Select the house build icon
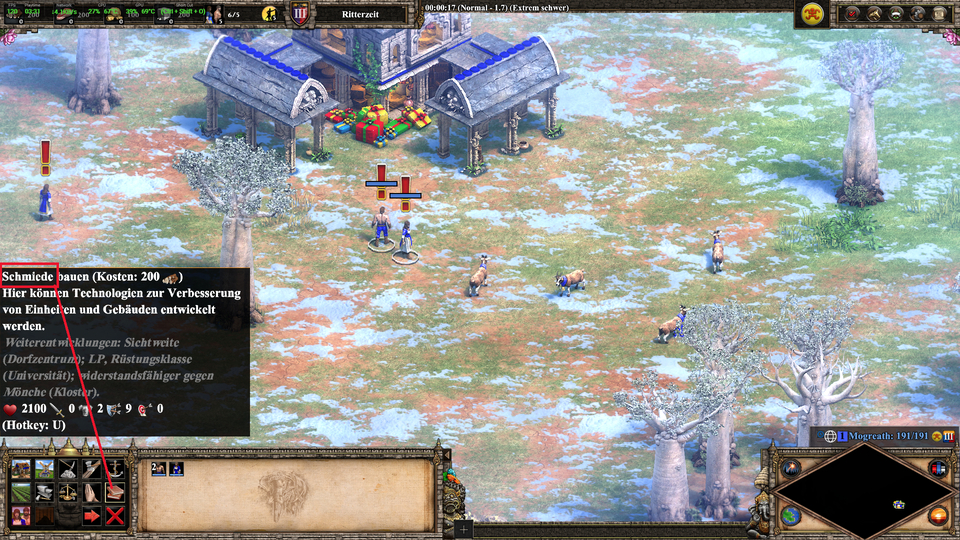Image resolution: width=960 pixels, height=540 pixels. 21,468
